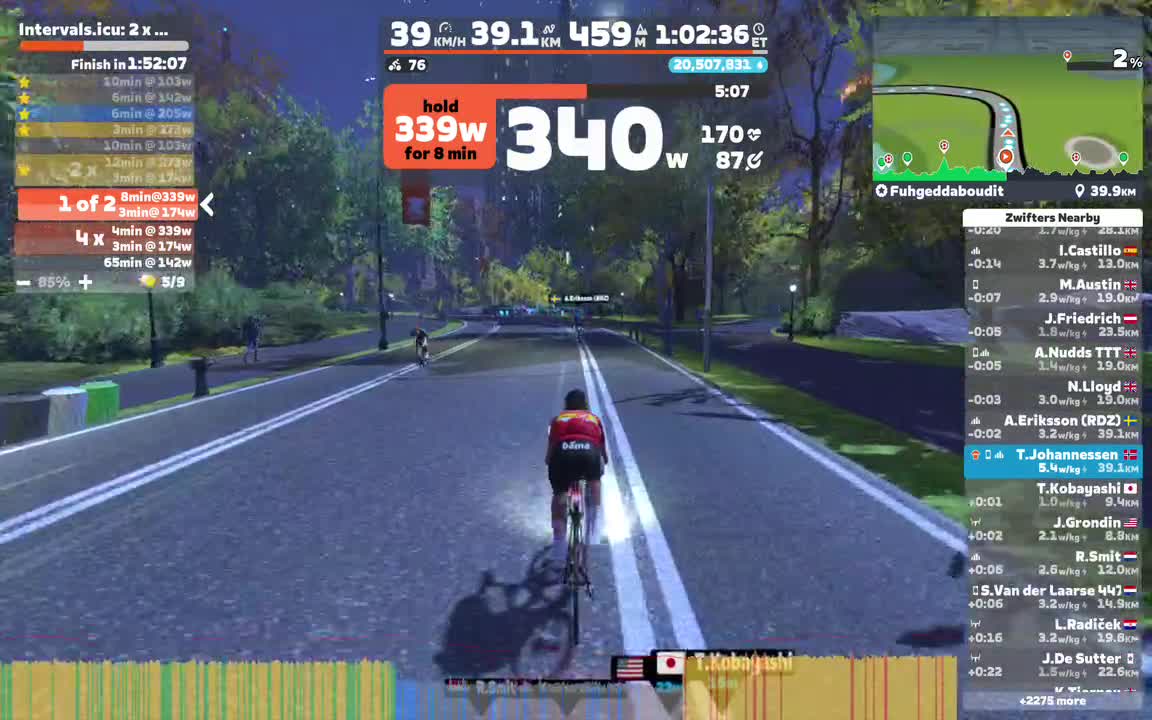This screenshot has height=720, width=1152.
Task: Click the R.Smit rider row
Action: [1052, 563]
